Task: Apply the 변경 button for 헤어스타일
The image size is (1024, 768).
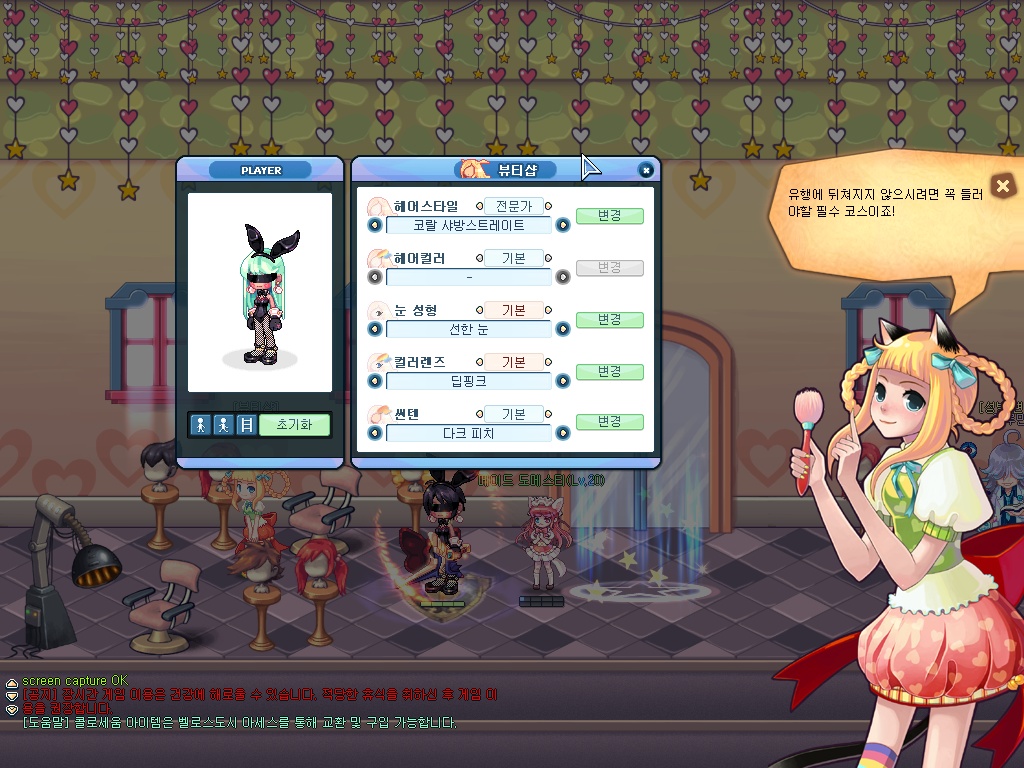Action: [x=609, y=216]
